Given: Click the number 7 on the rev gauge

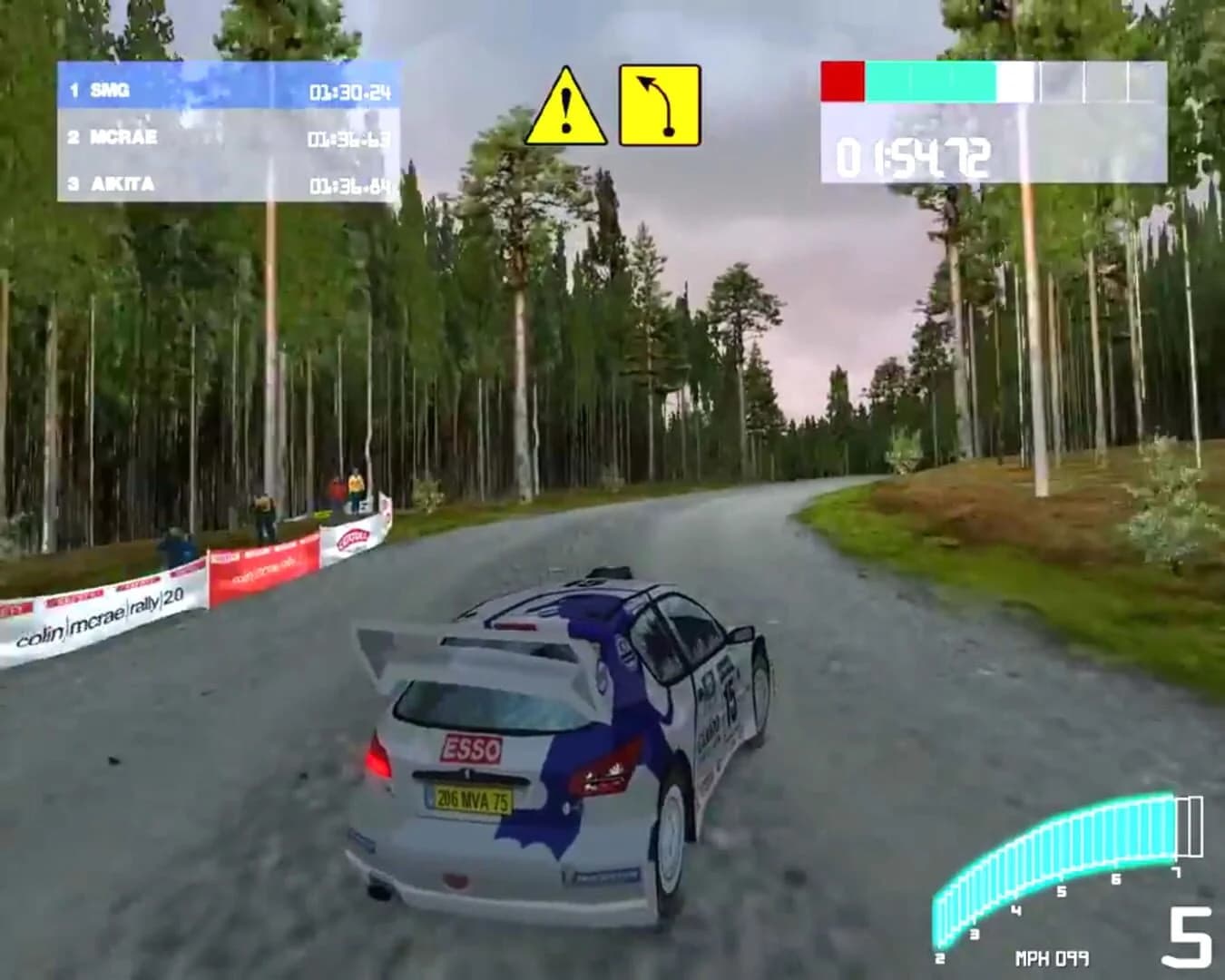Looking at the screenshot, I should tap(1177, 870).
